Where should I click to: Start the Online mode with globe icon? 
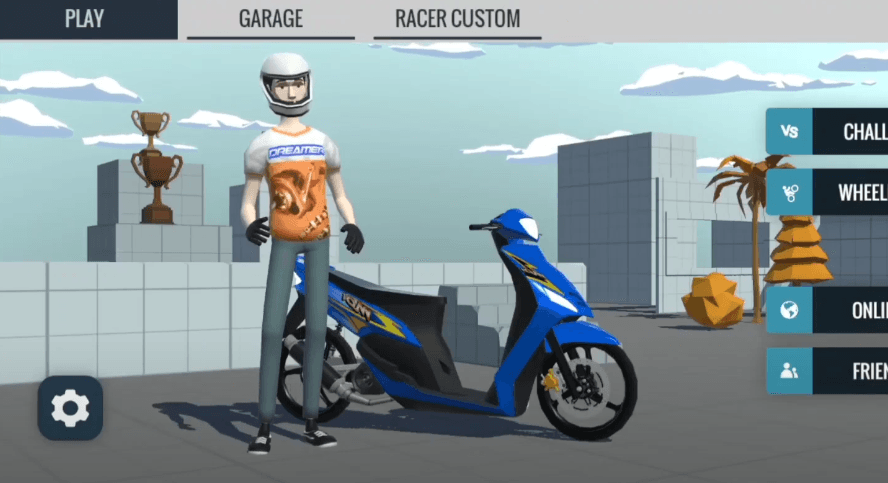[x=828, y=310]
